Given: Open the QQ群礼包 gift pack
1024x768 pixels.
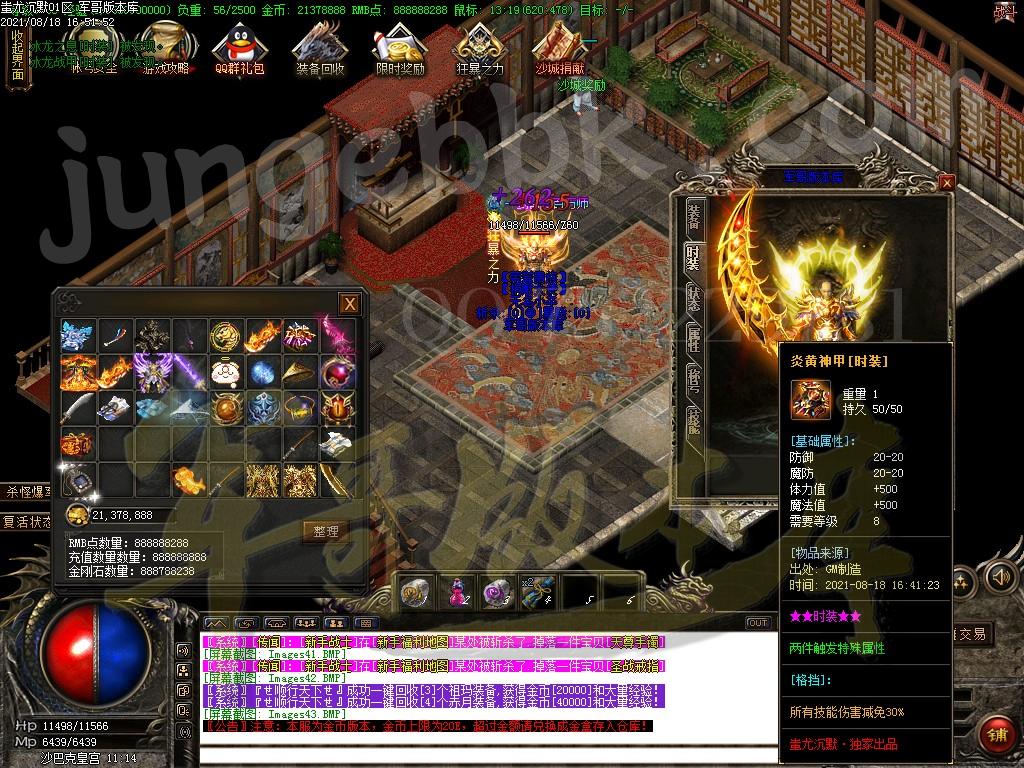Looking at the screenshot, I should click(x=239, y=50).
